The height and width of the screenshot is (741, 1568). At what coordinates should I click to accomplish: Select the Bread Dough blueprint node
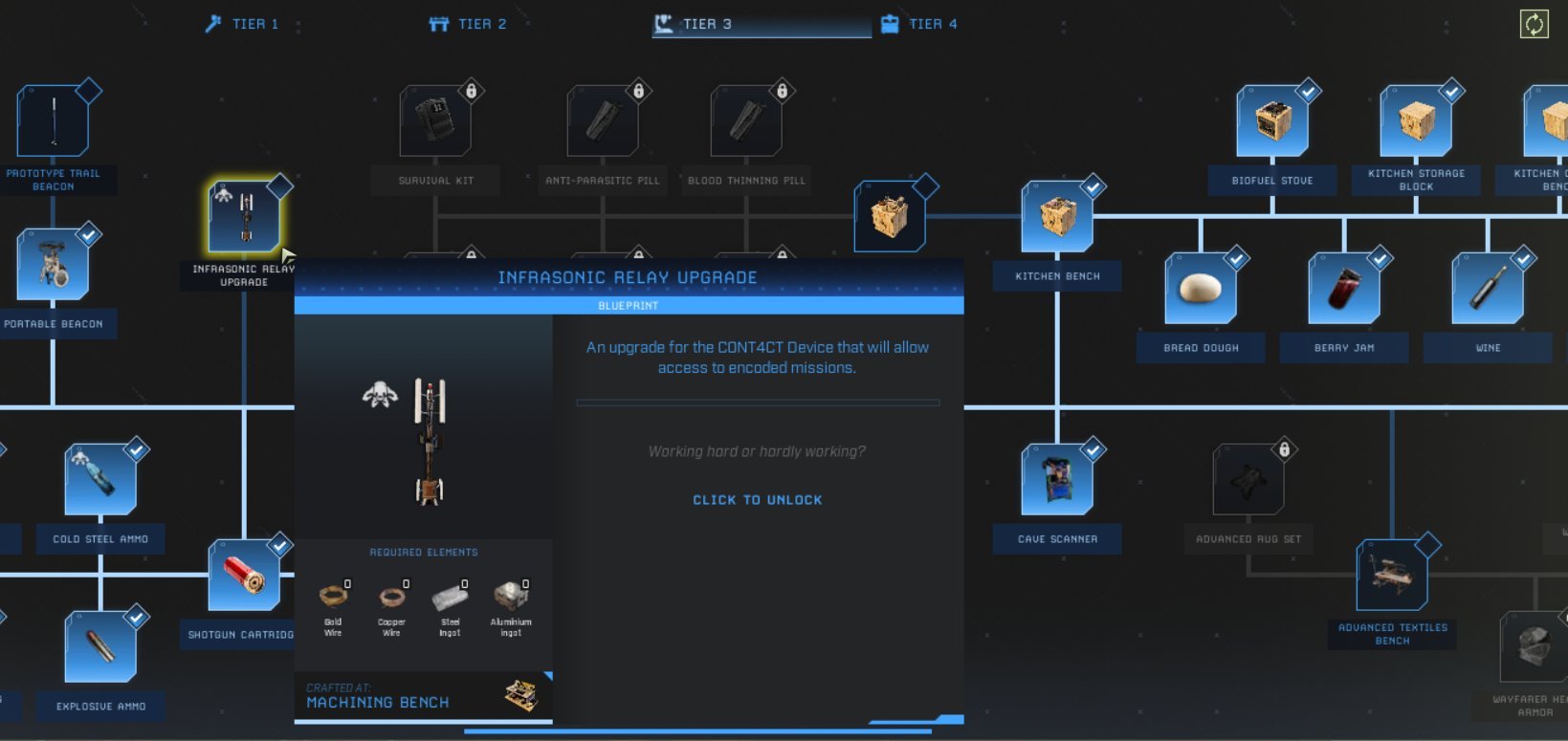pyautogui.click(x=1201, y=287)
